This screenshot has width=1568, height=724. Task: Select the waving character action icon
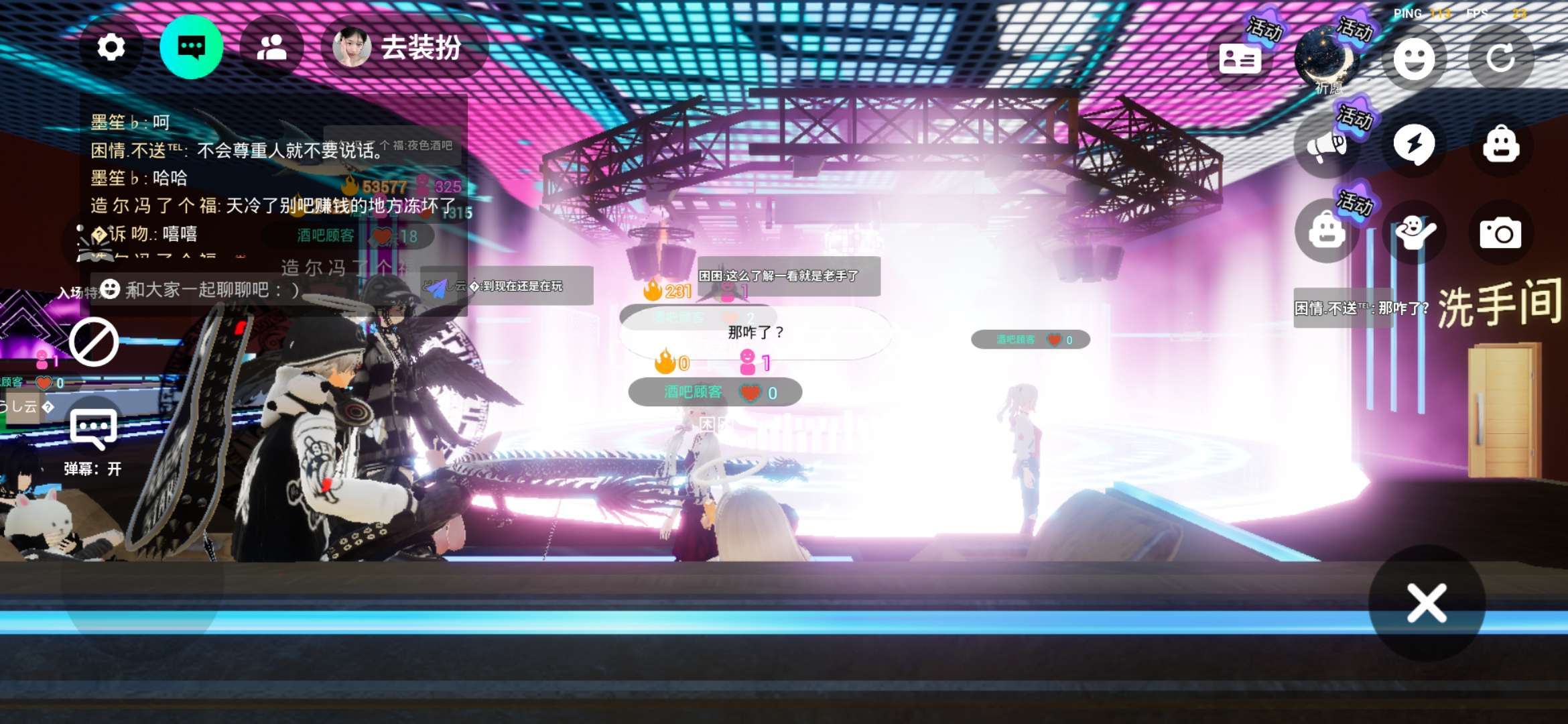tap(1414, 233)
